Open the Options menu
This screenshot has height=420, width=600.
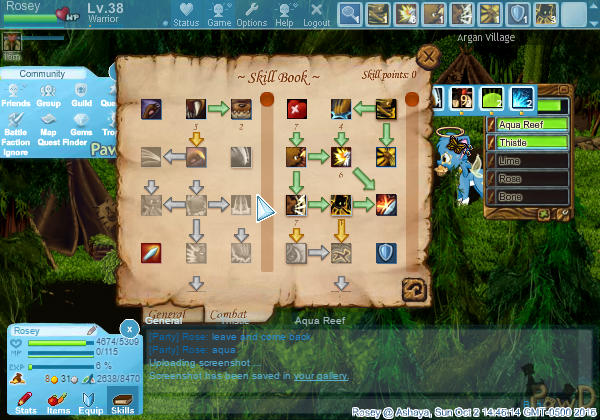pyautogui.click(x=251, y=14)
